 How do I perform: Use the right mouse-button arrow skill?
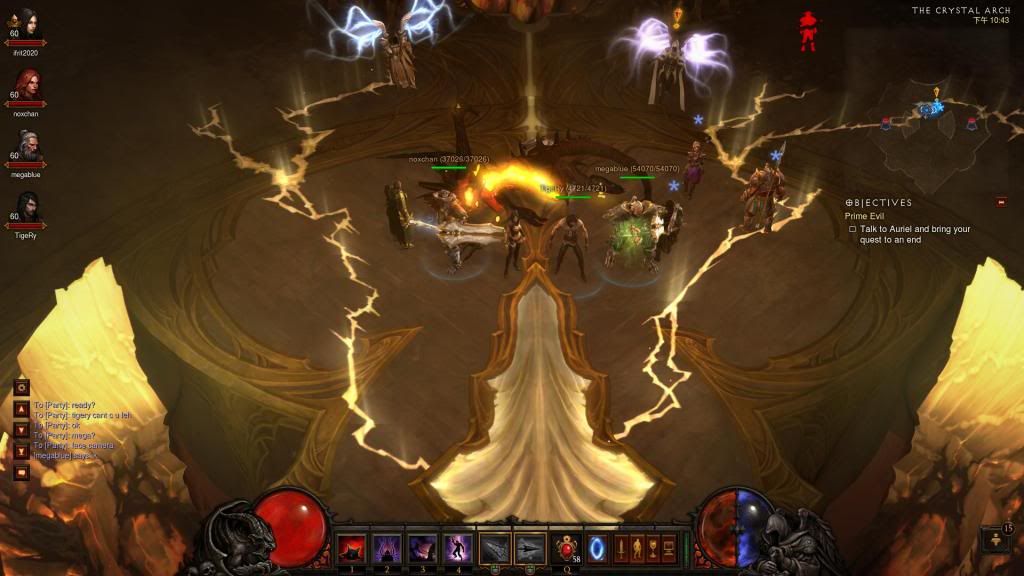point(530,549)
